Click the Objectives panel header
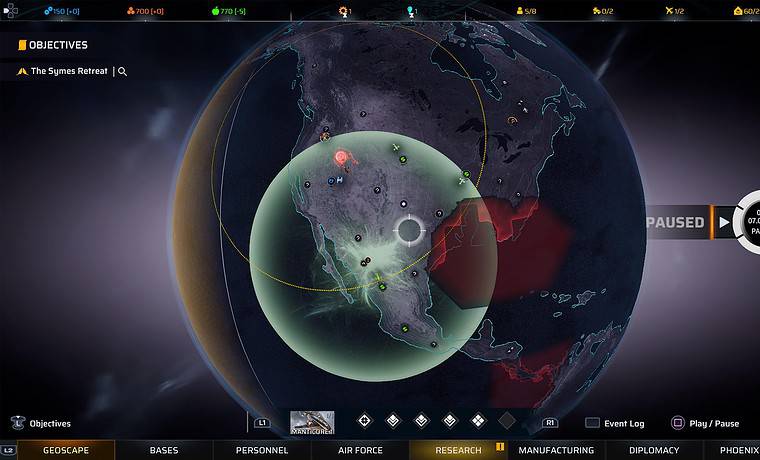Image resolution: width=760 pixels, height=460 pixels. 57,45
